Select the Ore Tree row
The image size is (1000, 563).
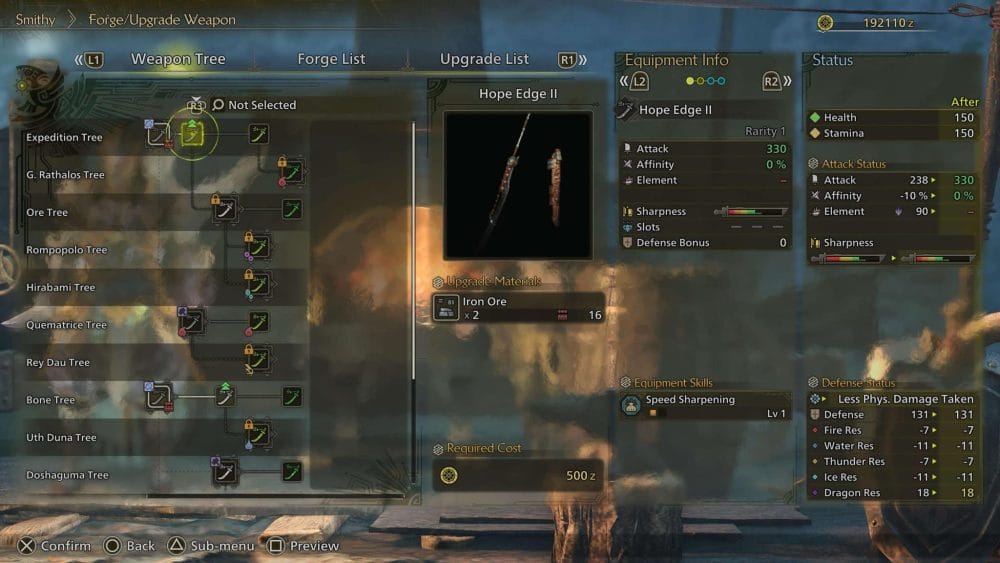[47, 213]
